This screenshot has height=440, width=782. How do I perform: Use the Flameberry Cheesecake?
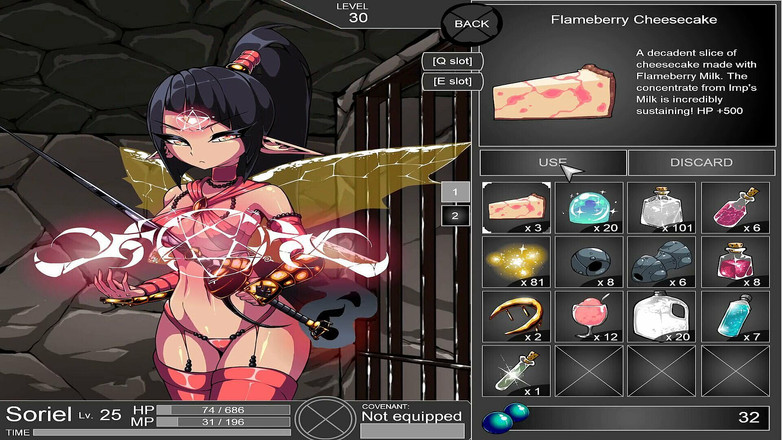tap(553, 163)
